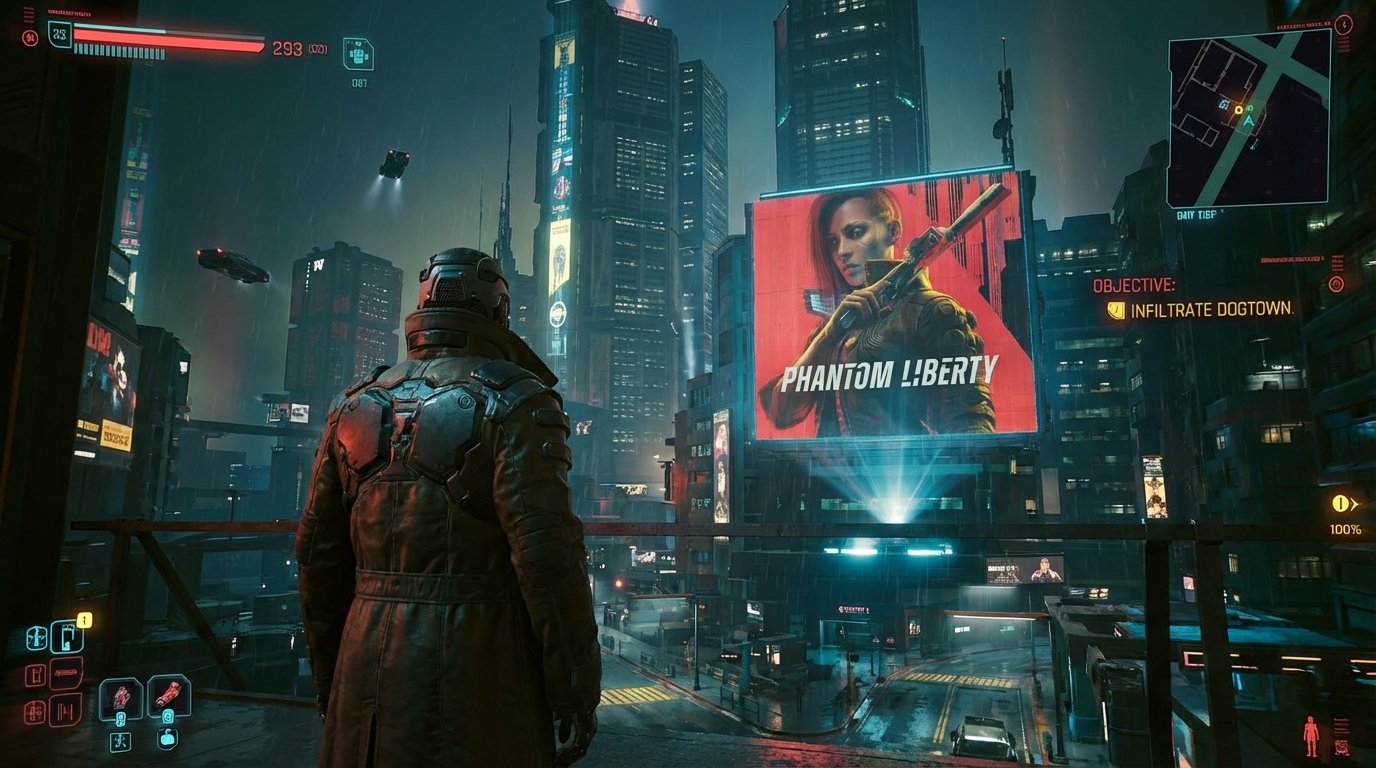
Task: Click the red relic warning icon near the health bar
Action: 30,37
